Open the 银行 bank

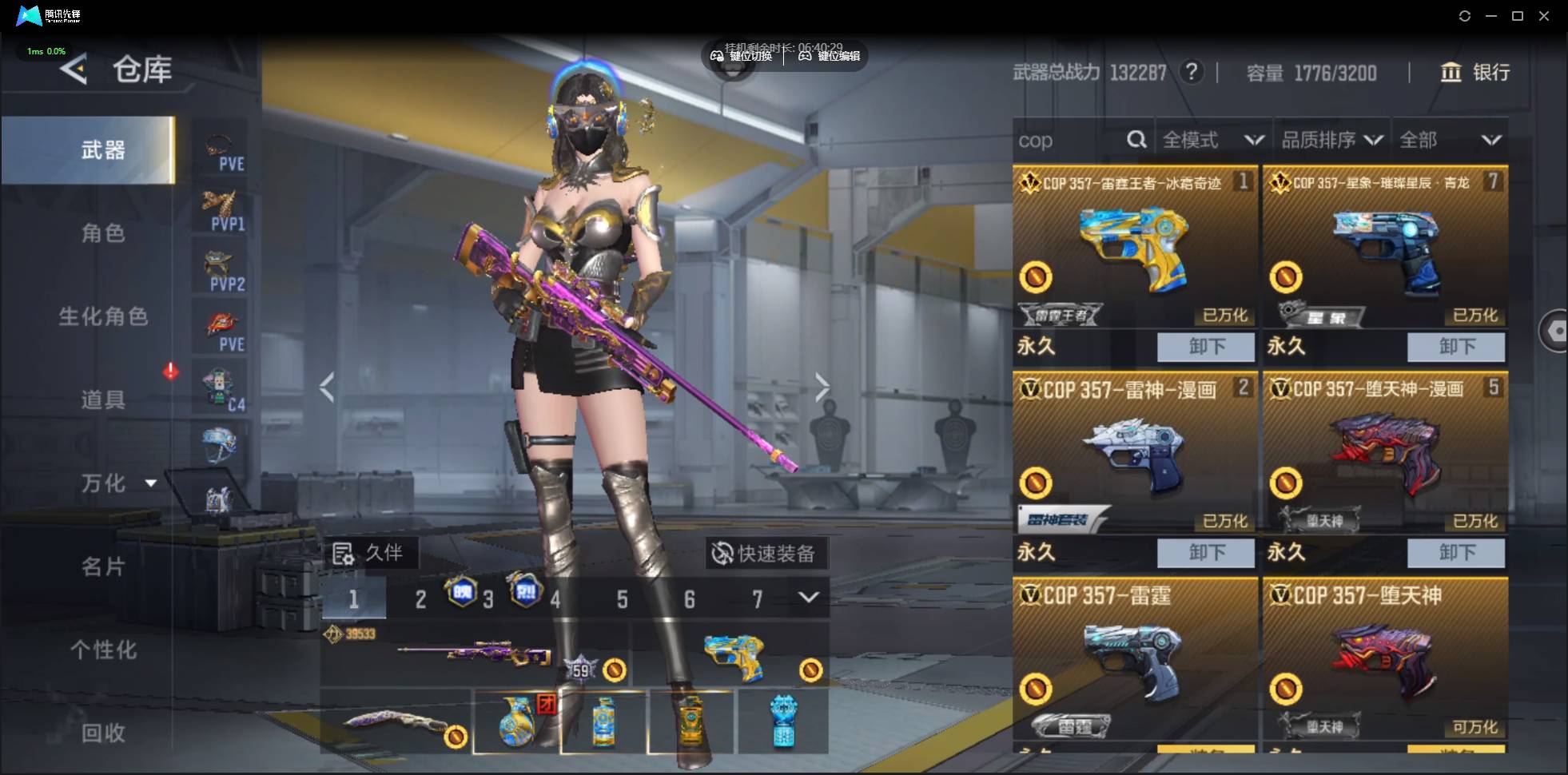(x=1475, y=73)
